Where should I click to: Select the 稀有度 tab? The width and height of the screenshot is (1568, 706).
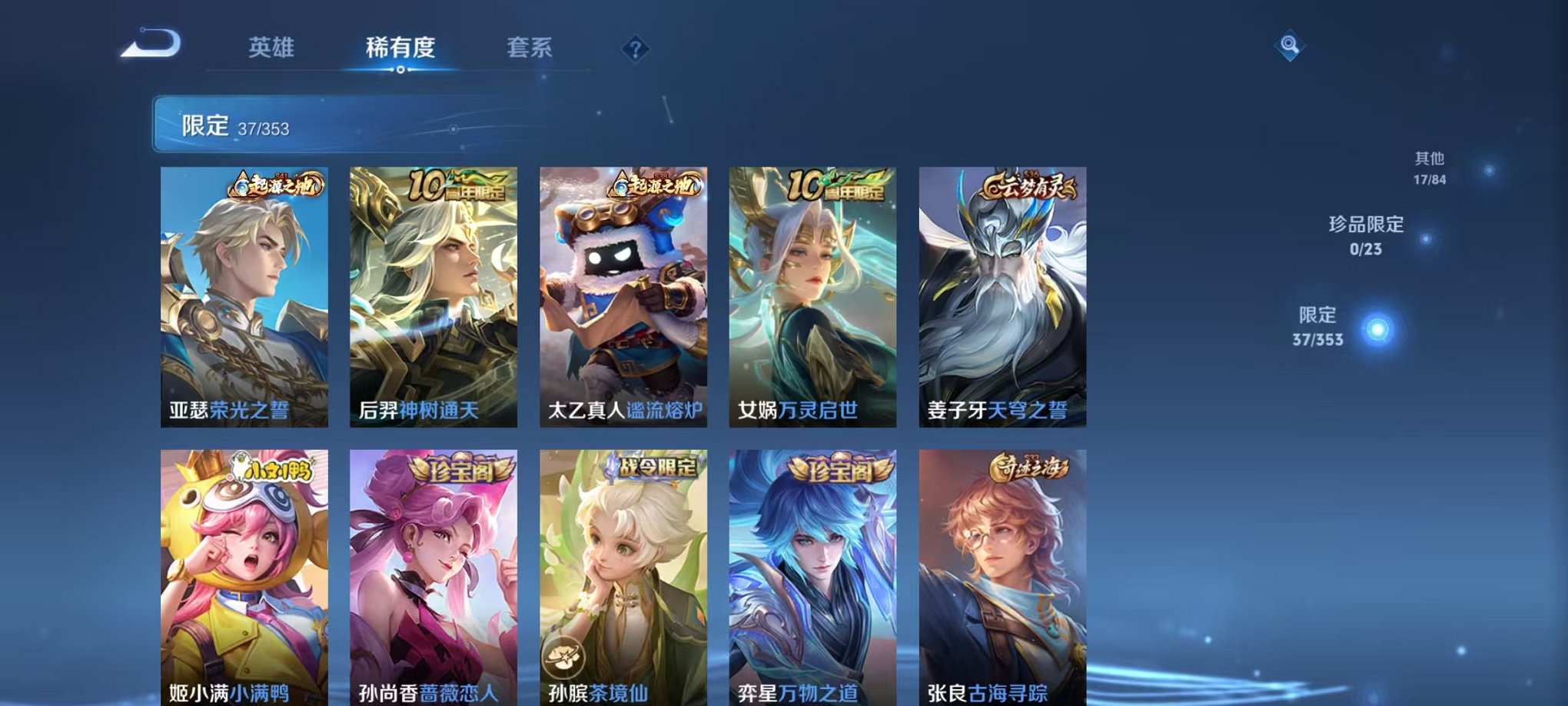tap(400, 46)
